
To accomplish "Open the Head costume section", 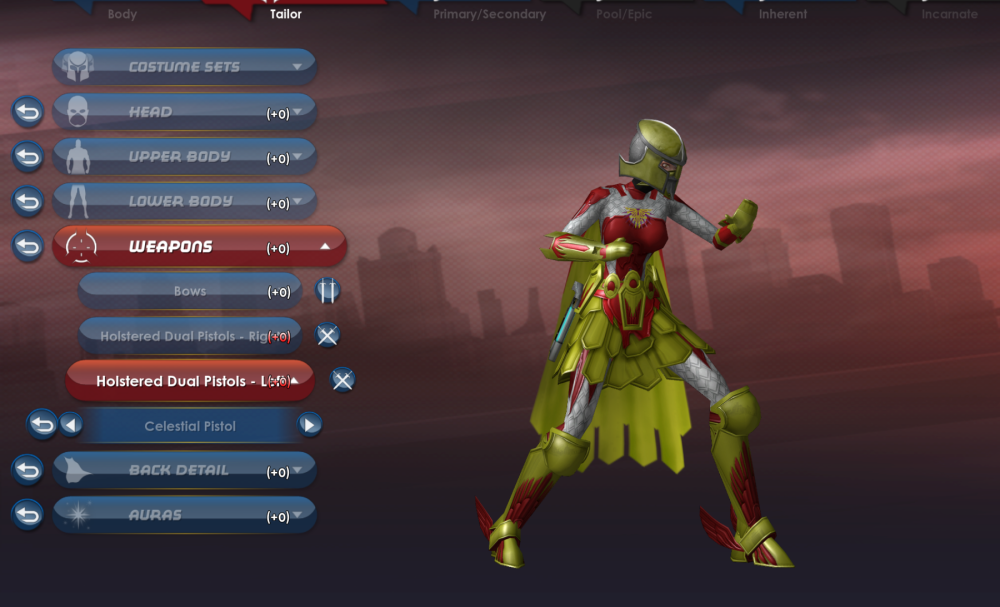I will click(x=184, y=112).
